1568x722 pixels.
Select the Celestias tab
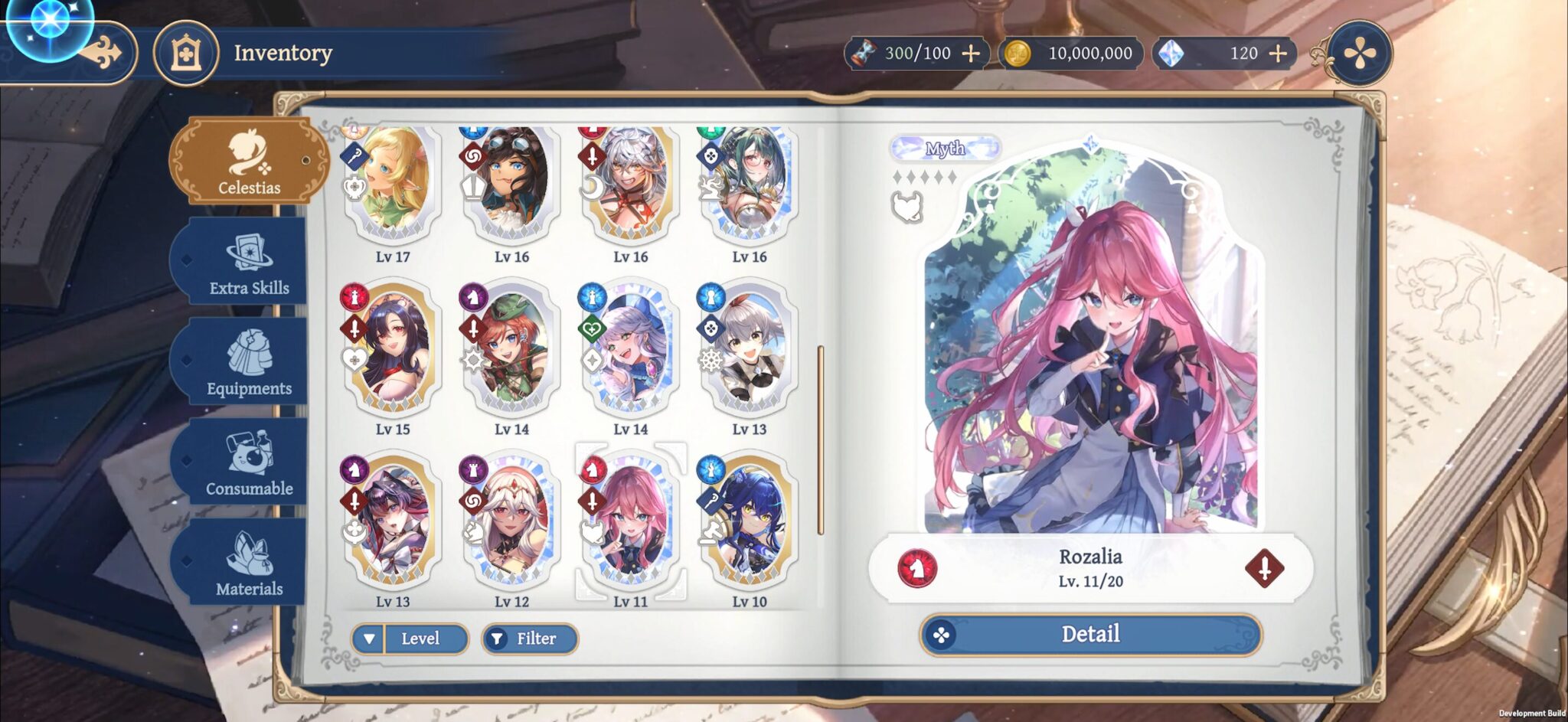[x=248, y=162]
